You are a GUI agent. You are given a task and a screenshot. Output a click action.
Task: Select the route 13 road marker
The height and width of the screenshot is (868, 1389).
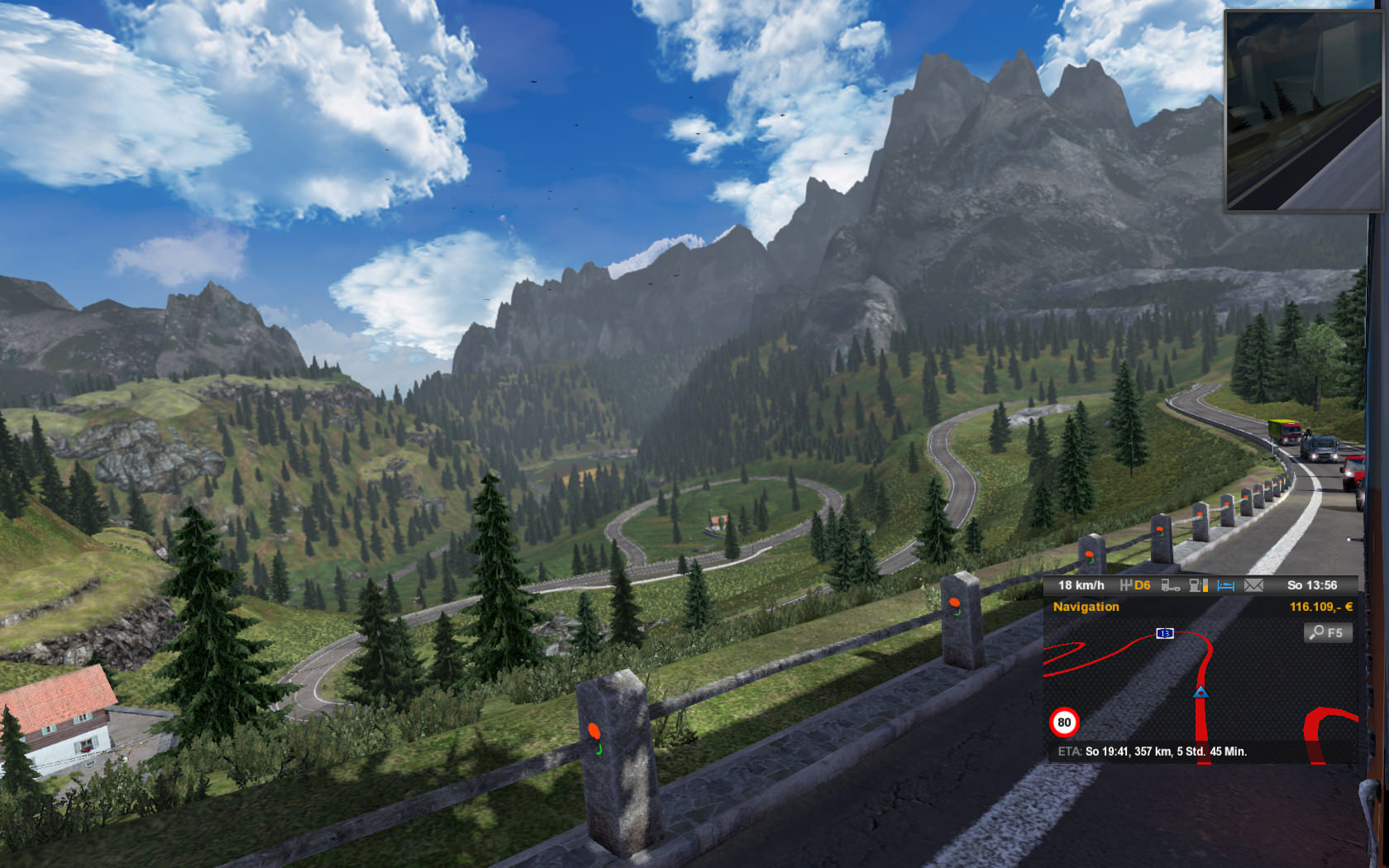1164,633
